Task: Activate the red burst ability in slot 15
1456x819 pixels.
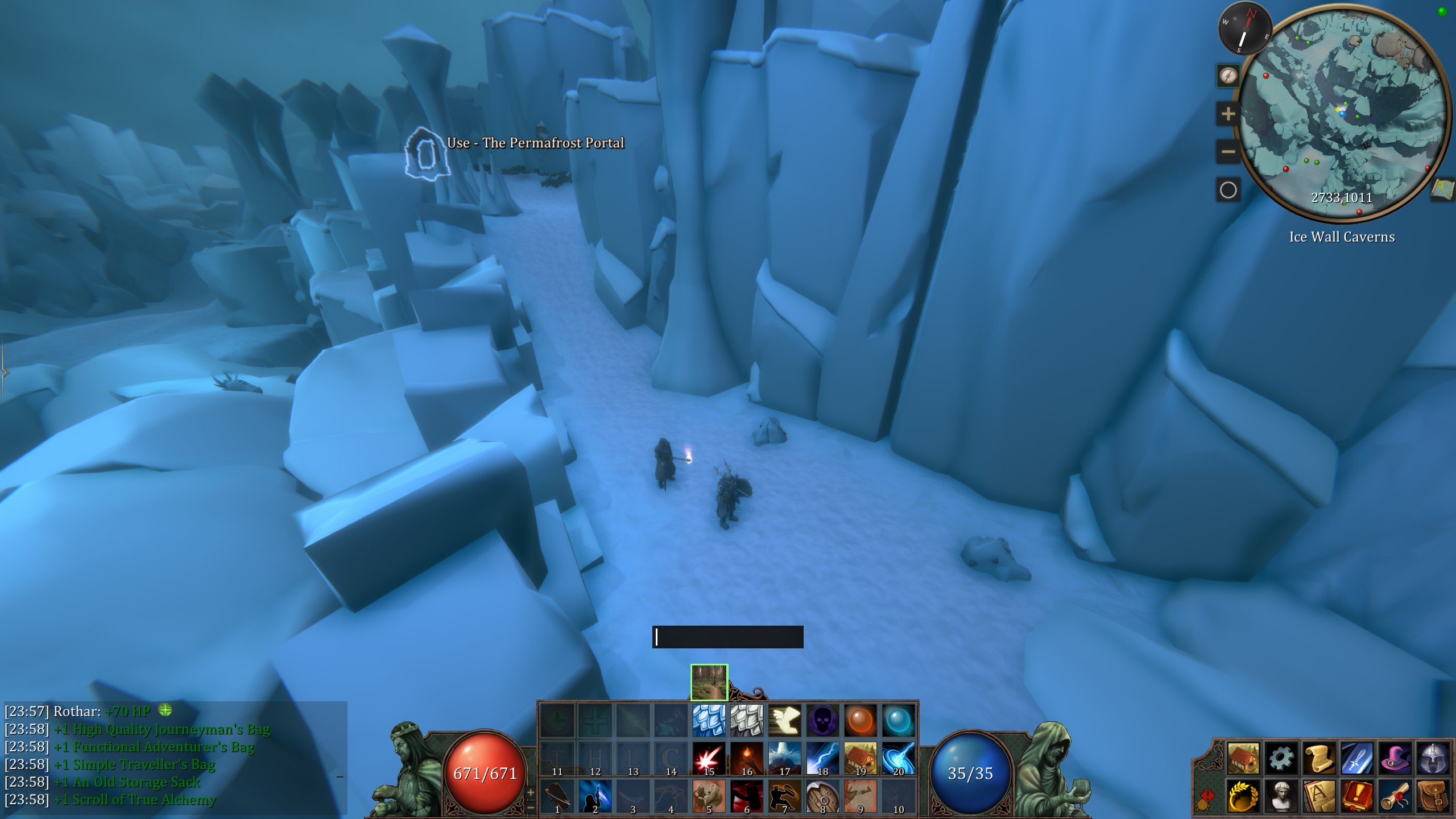Action: point(709,758)
